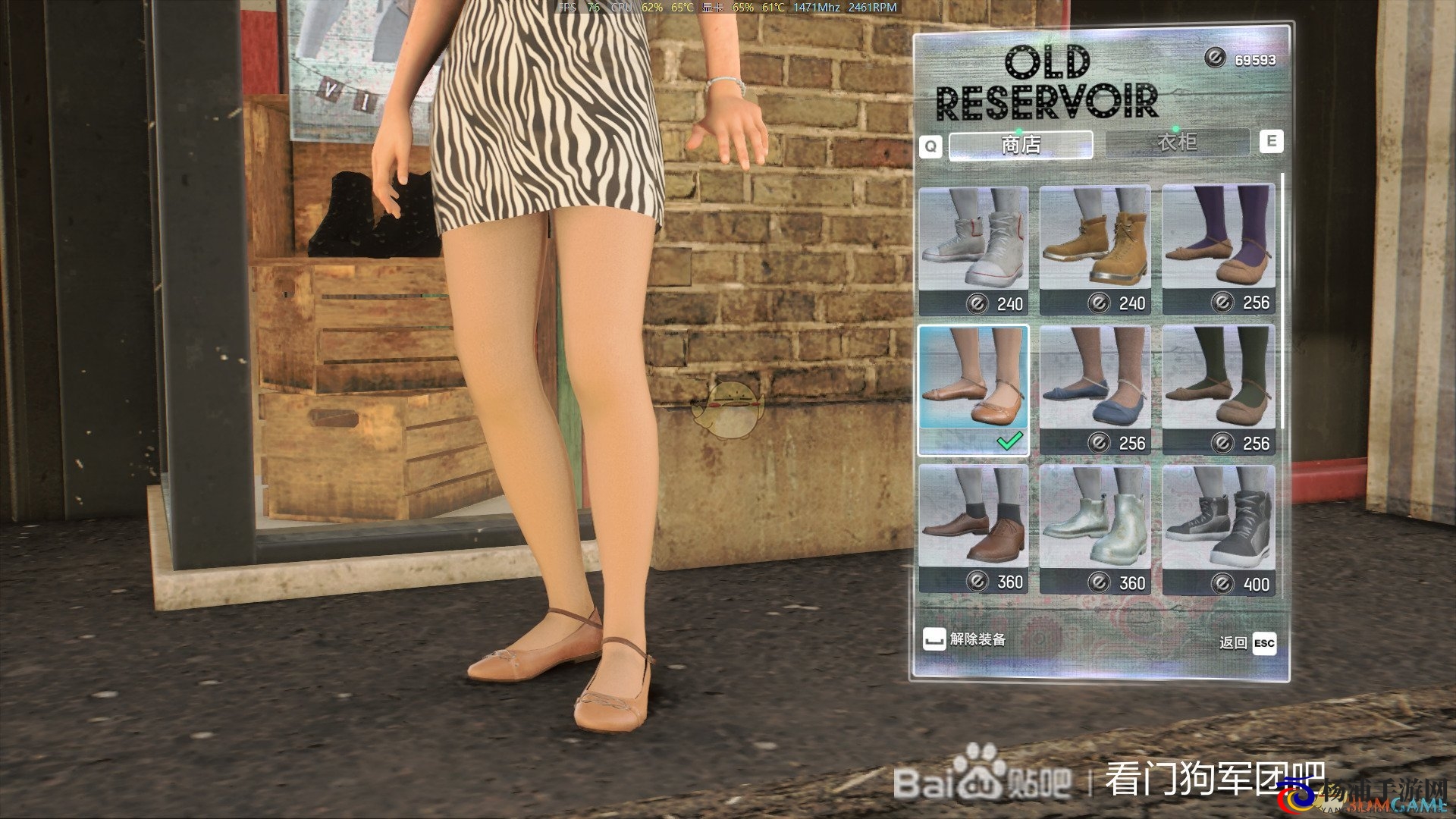Switch to the 商店 shop tab
The height and width of the screenshot is (819, 1456).
[1020, 144]
